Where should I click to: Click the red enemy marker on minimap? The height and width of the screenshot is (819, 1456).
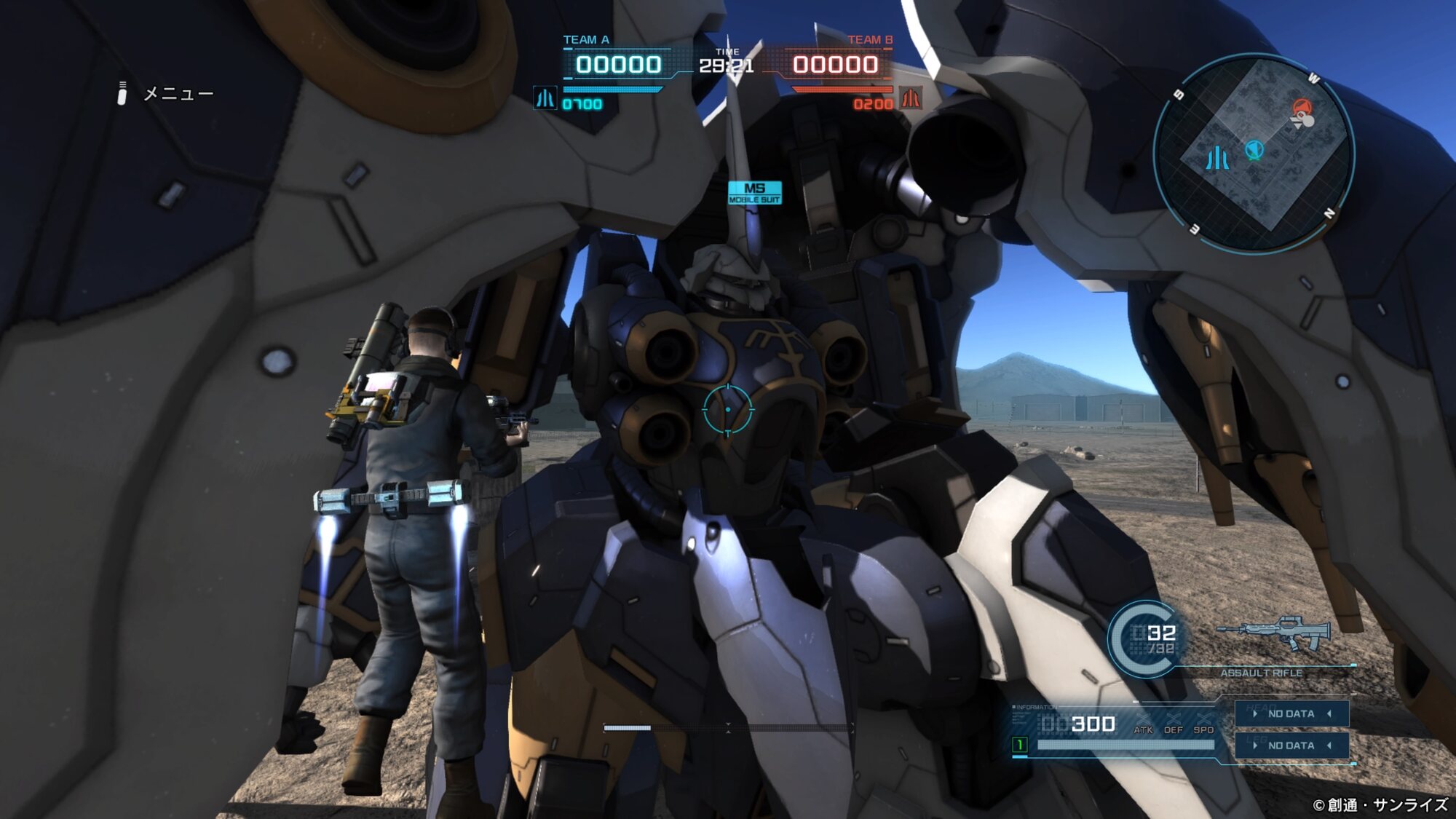tap(1302, 109)
